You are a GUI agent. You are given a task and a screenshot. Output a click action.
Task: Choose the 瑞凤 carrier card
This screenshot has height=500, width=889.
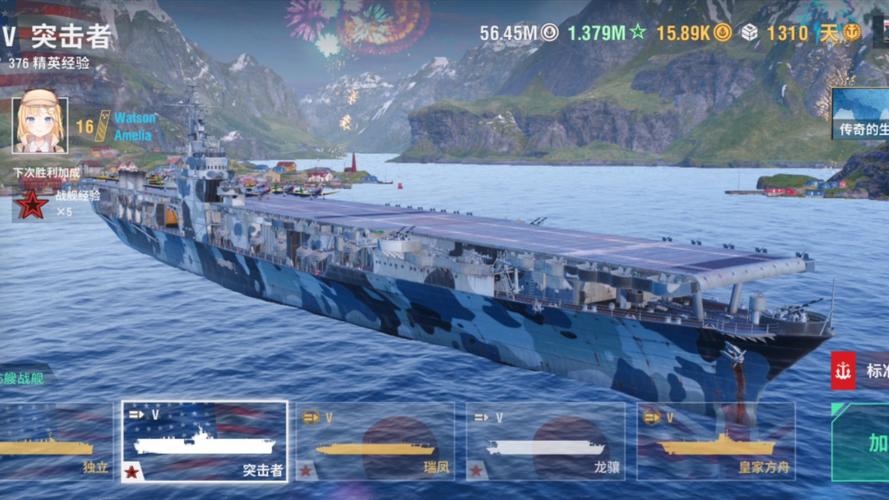[374, 442]
